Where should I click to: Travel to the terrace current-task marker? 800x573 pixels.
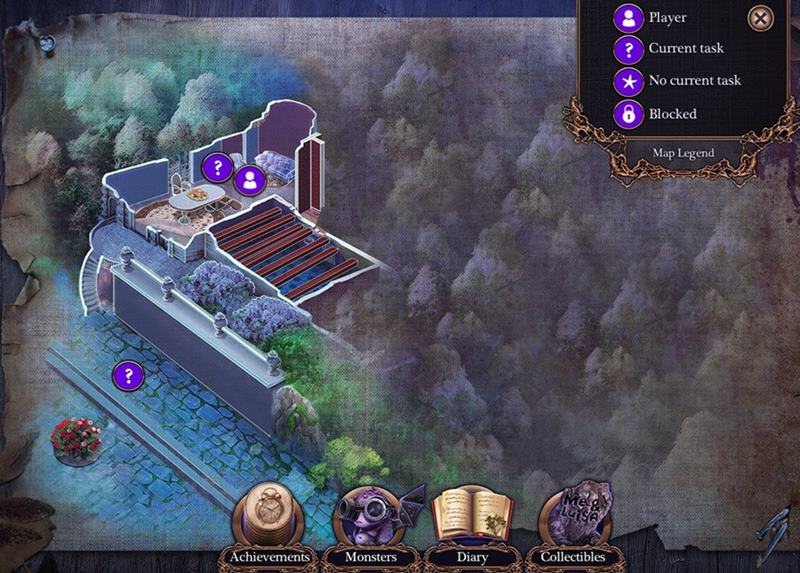click(x=217, y=167)
